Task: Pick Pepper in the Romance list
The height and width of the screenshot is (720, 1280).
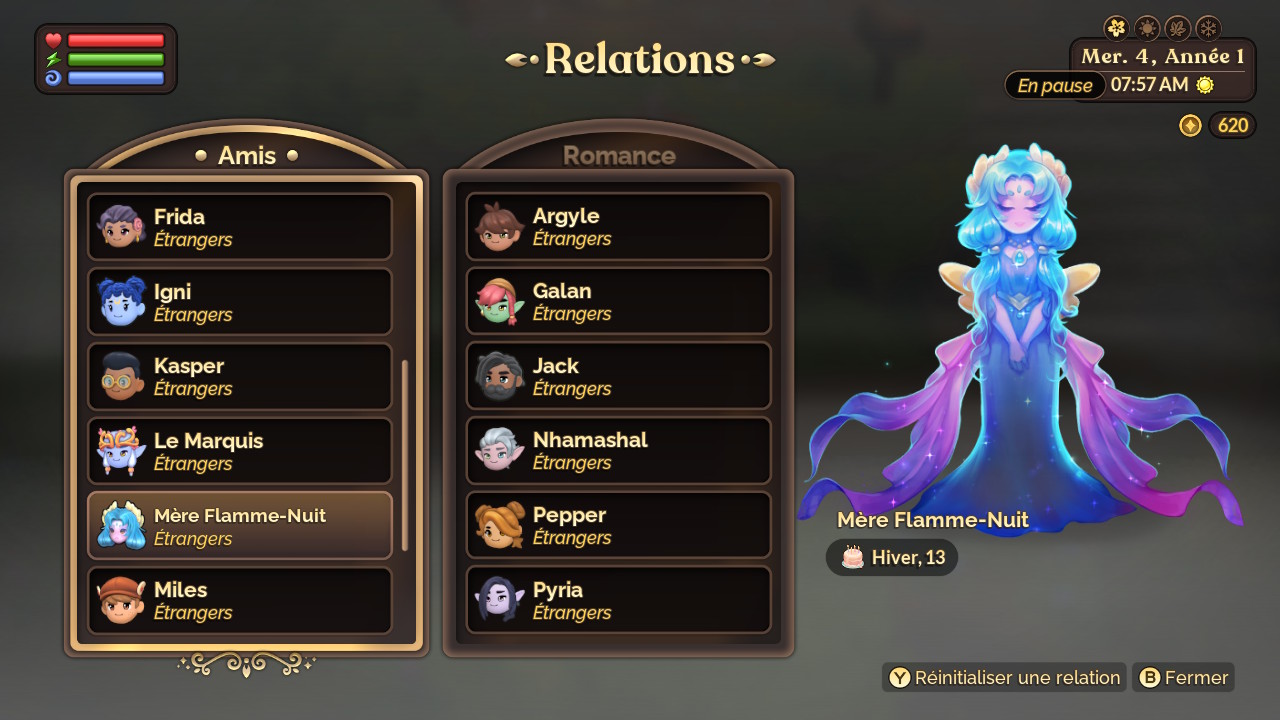Action: (x=619, y=525)
